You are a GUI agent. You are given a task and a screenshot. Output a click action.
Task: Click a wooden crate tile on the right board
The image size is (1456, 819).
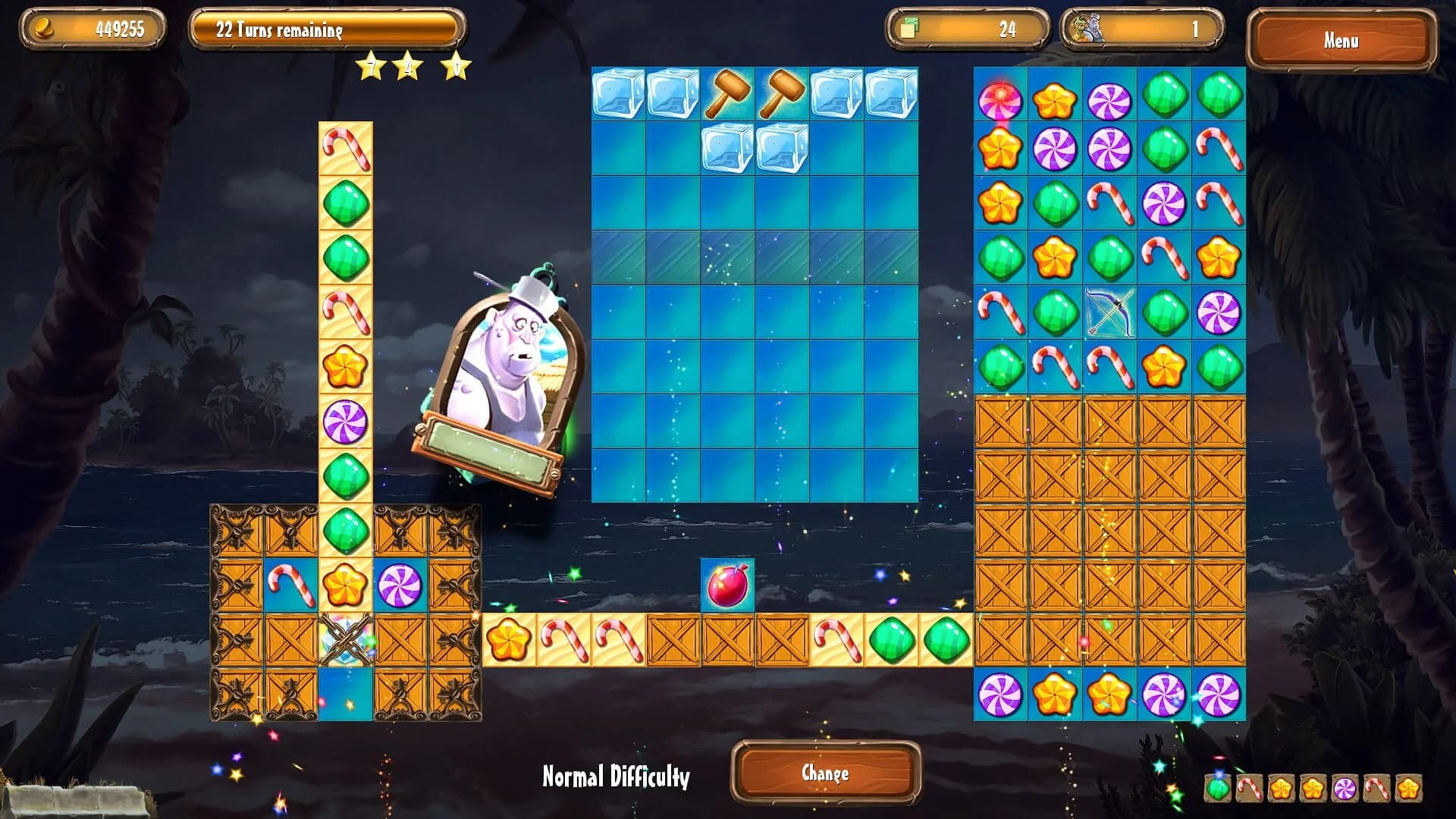[x=1109, y=531]
